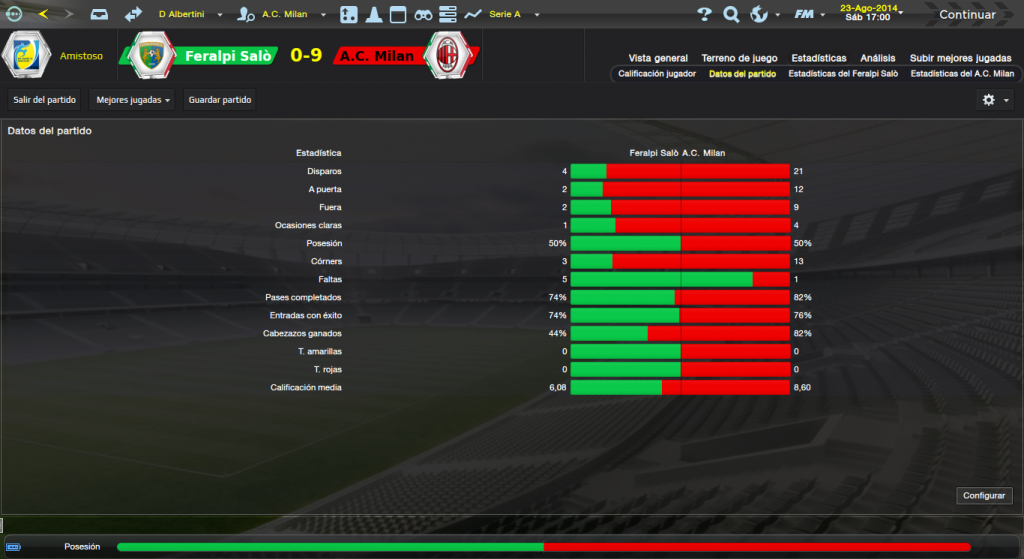Select Subir mejores jugadas
This screenshot has width=1024, height=559.
click(x=961, y=58)
